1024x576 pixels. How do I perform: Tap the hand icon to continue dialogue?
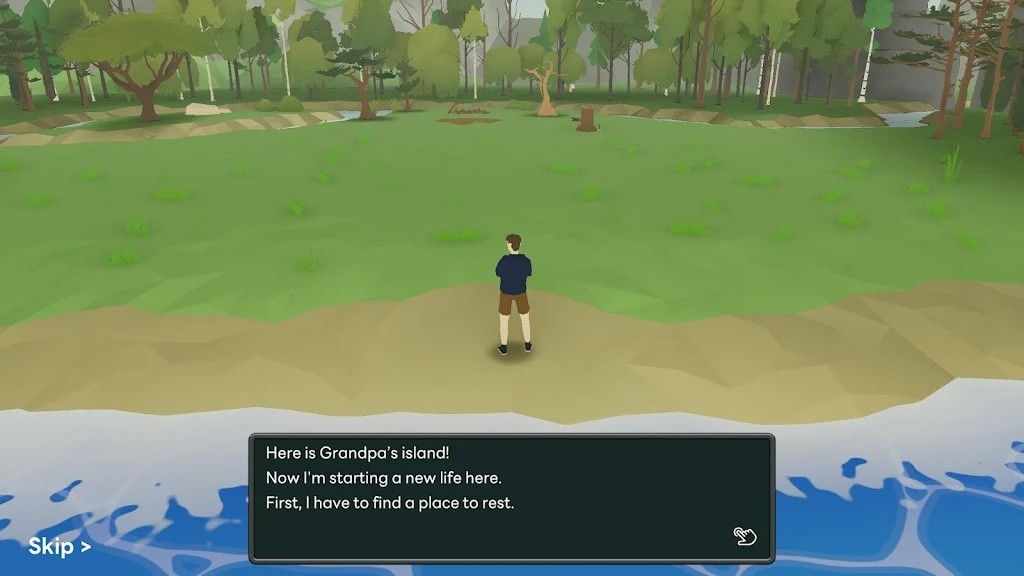[x=745, y=536]
